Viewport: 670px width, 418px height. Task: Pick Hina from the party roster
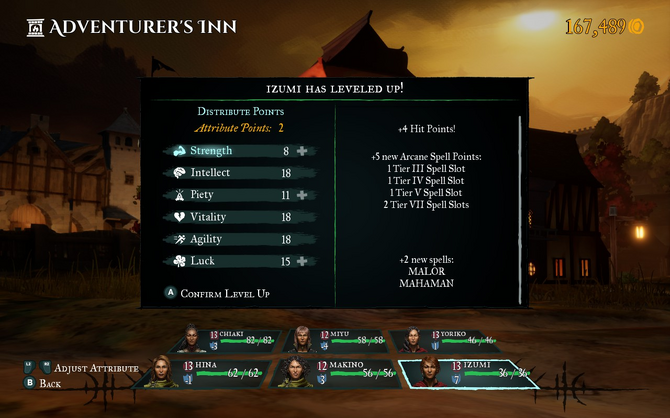[206, 373]
